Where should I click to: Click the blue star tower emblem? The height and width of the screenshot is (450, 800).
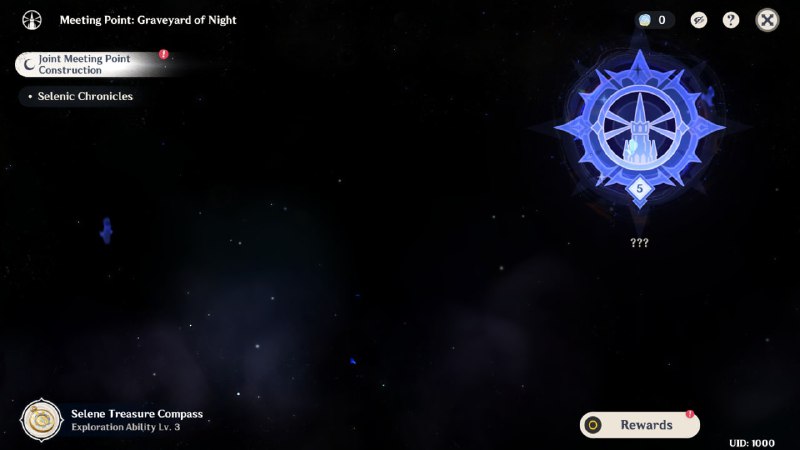[x=639, y=128]
